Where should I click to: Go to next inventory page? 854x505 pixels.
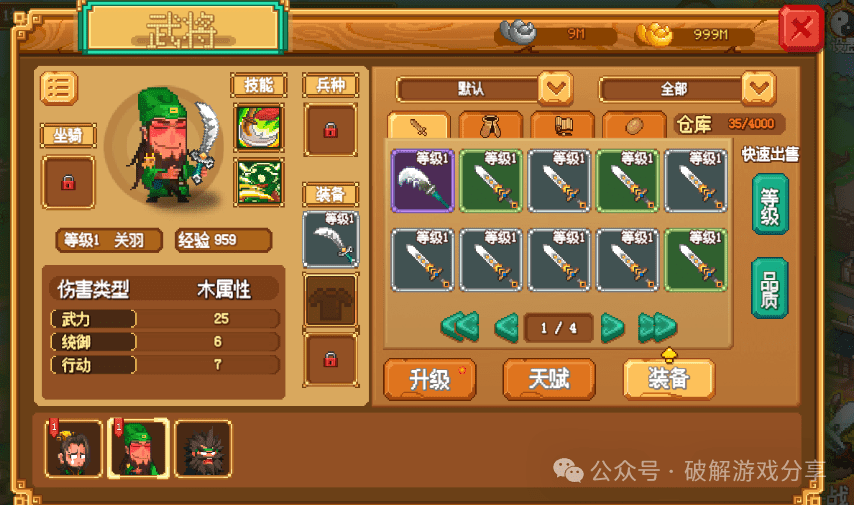click(612, 327)
